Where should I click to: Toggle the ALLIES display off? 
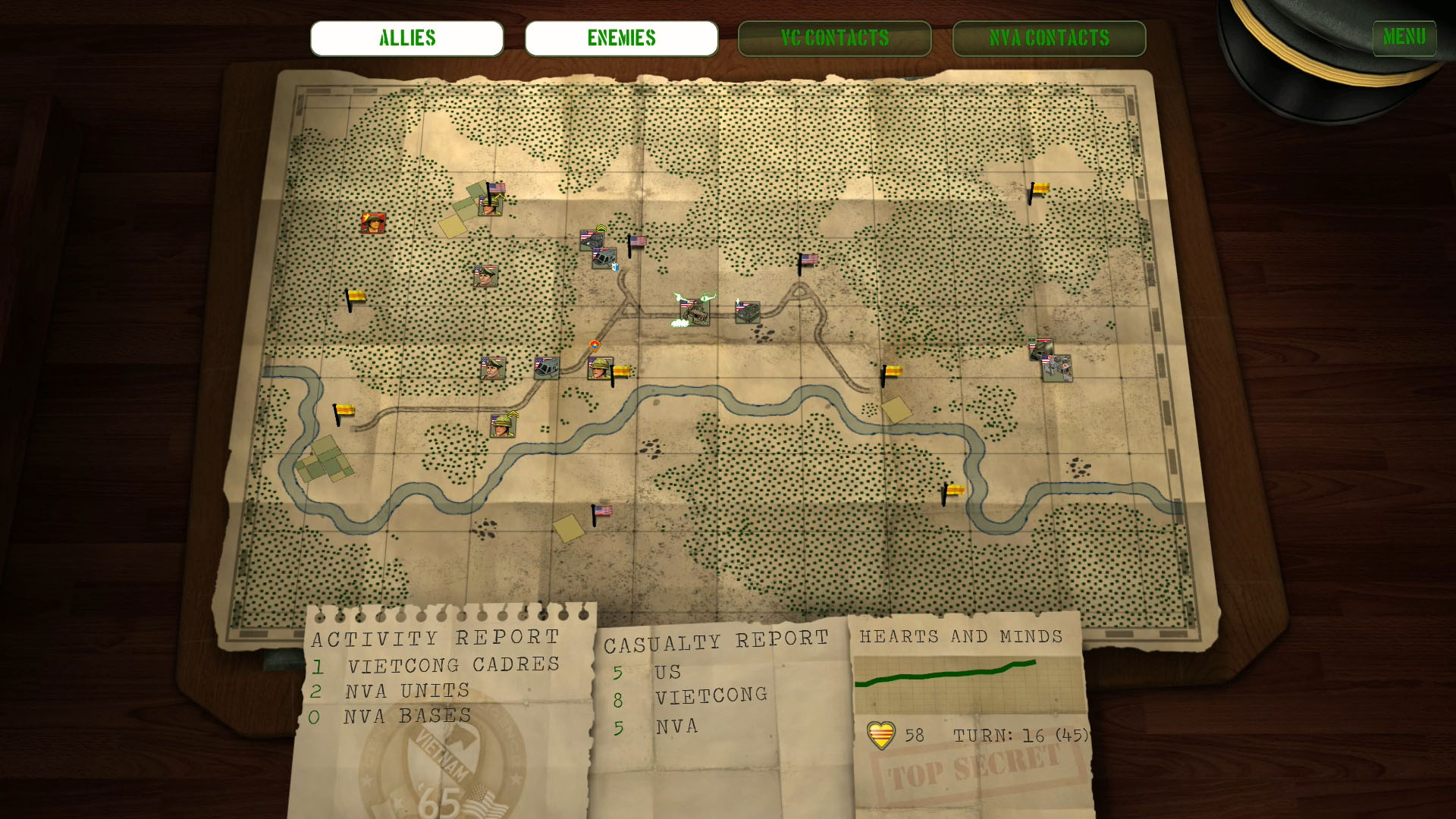(x=406, y=38)
